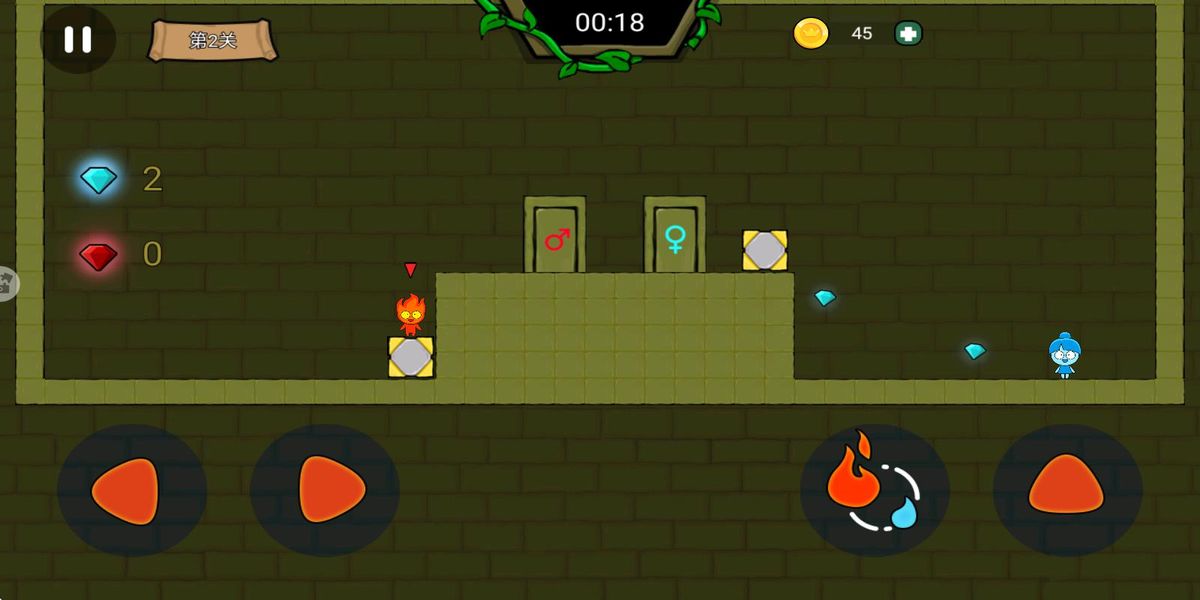Open the side tab on left edge
This screenshot has height=600, width=1200.
click(x=6, y=284)
